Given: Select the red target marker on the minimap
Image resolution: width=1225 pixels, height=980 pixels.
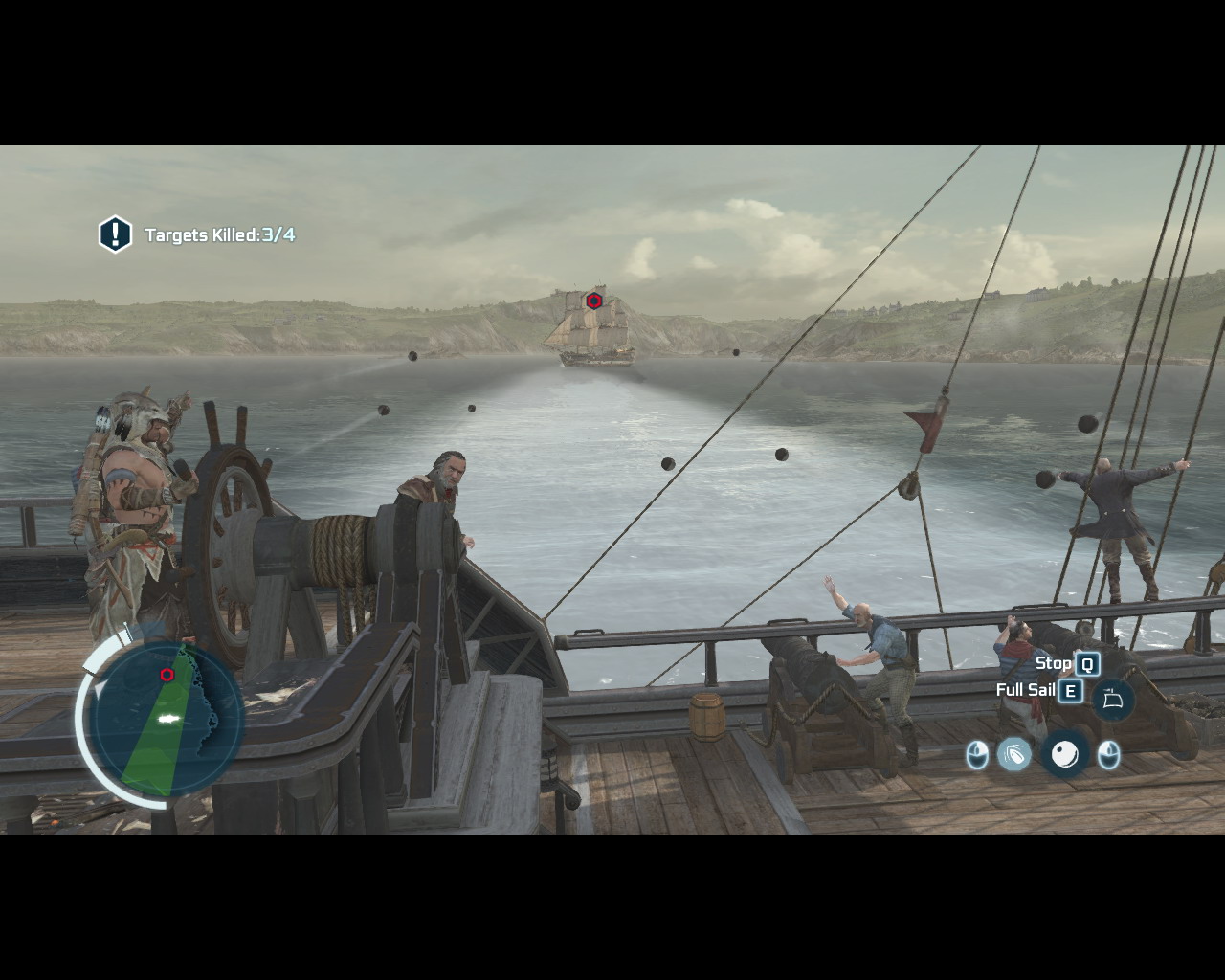Looking at the screenshot, I should click(167, 675).
